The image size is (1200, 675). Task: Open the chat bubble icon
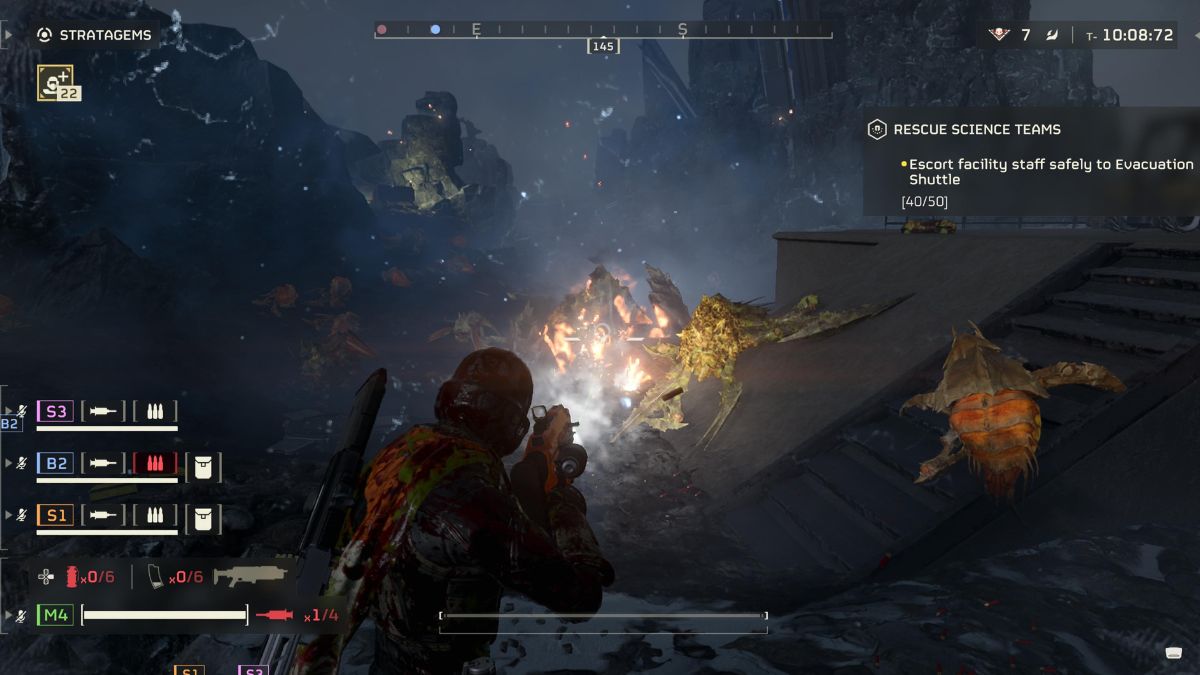pyautogui.click(x=1174, y=653)
